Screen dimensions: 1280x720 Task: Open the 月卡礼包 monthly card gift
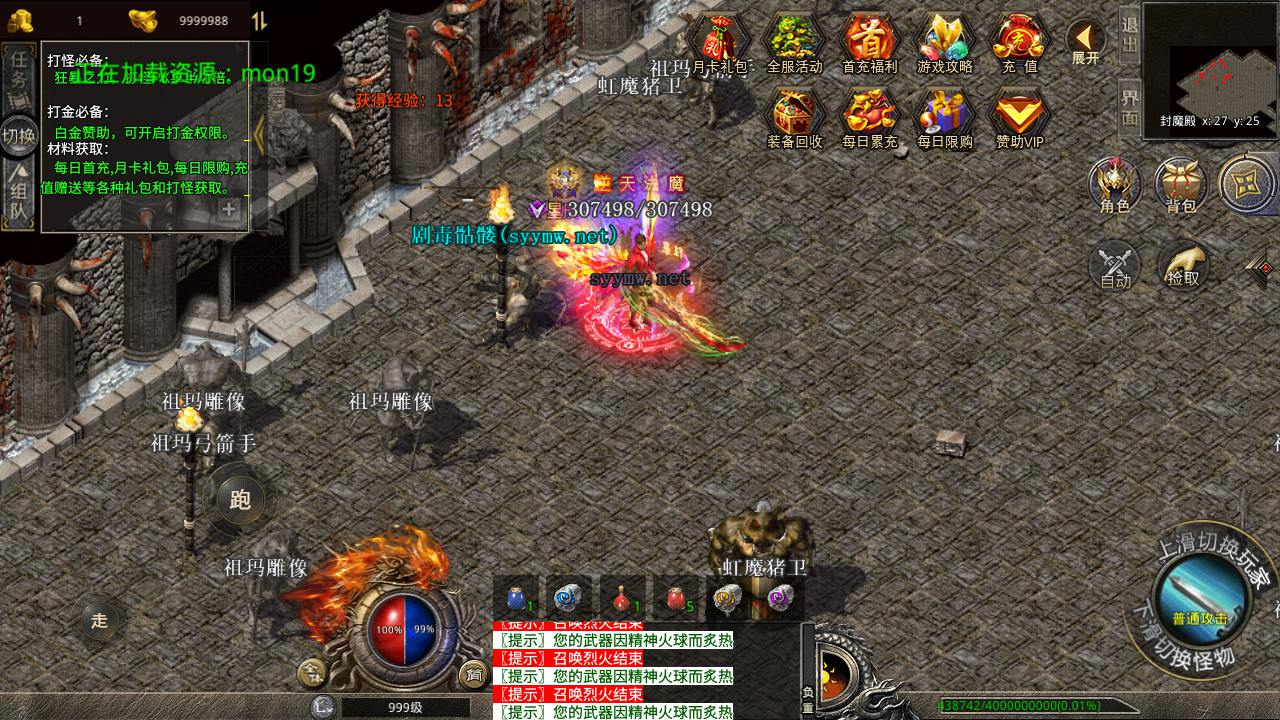pyautogui.click(x=720, y=42)
